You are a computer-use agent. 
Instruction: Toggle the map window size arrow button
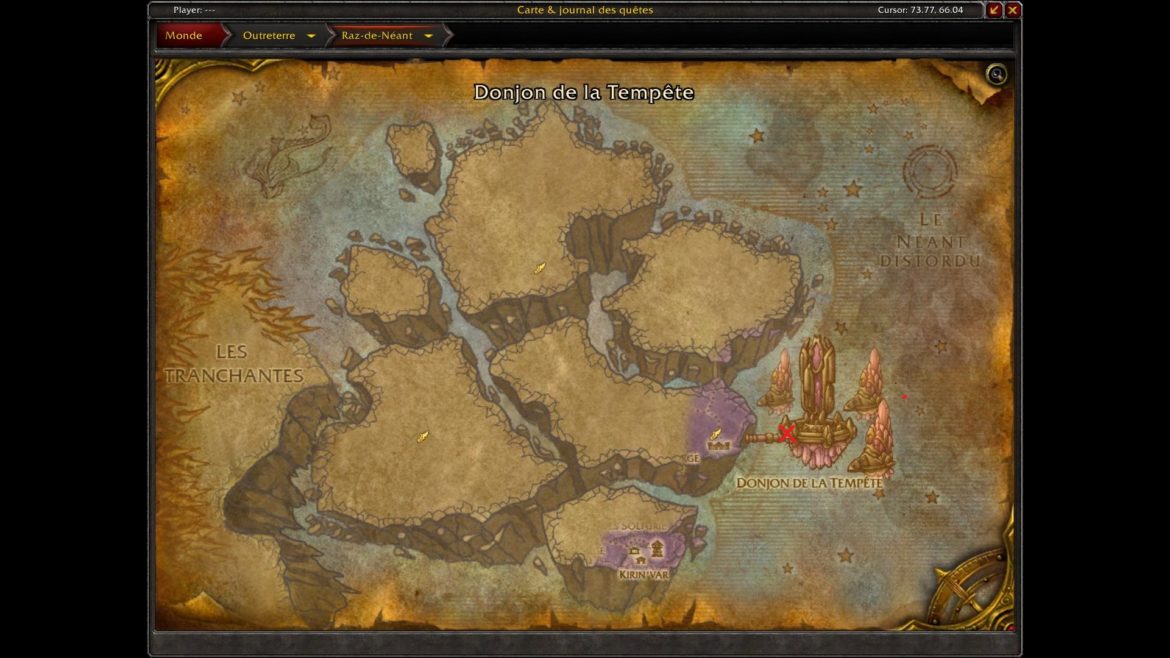994,10
